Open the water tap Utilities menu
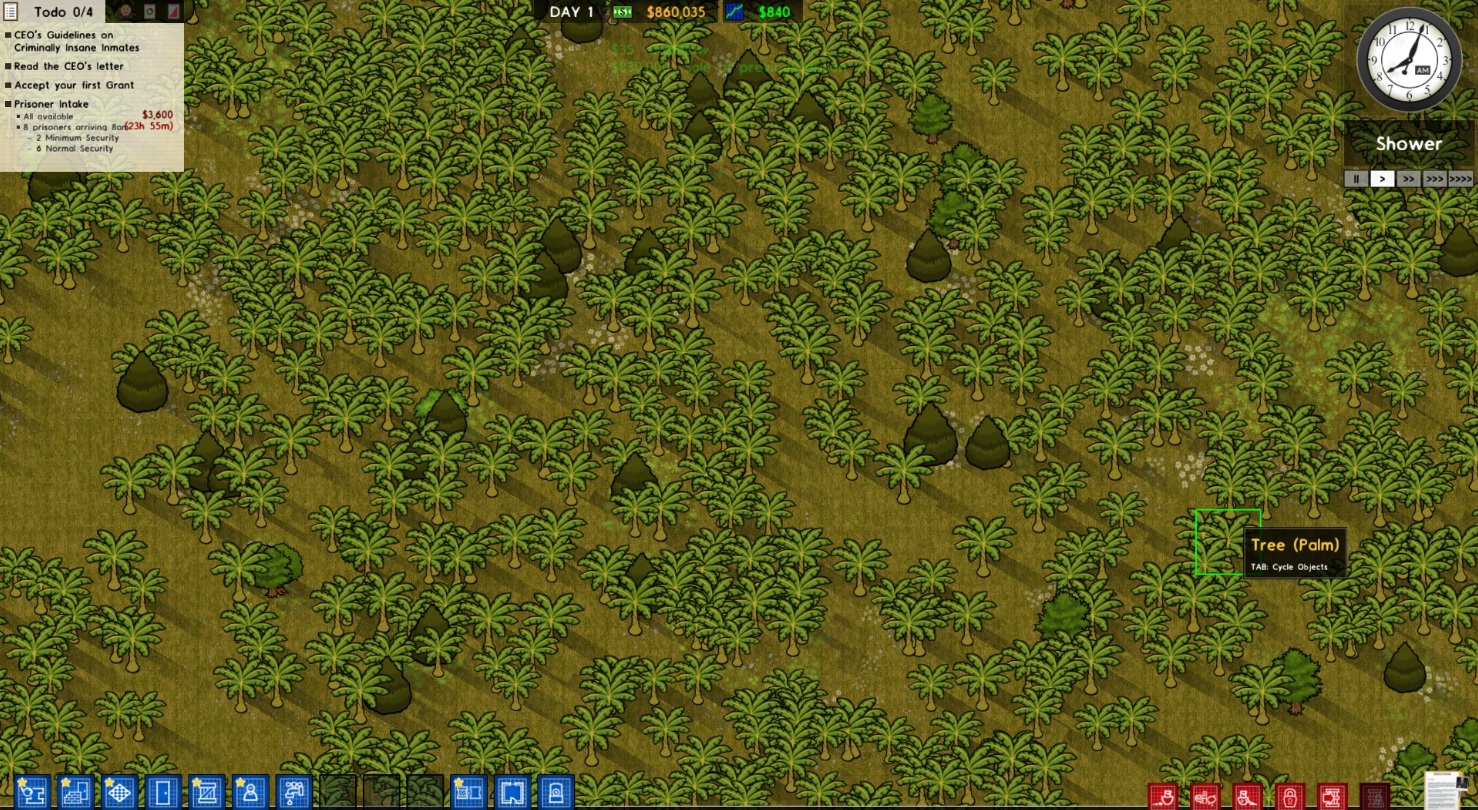 pyautogui.click(x=295, y=793)
